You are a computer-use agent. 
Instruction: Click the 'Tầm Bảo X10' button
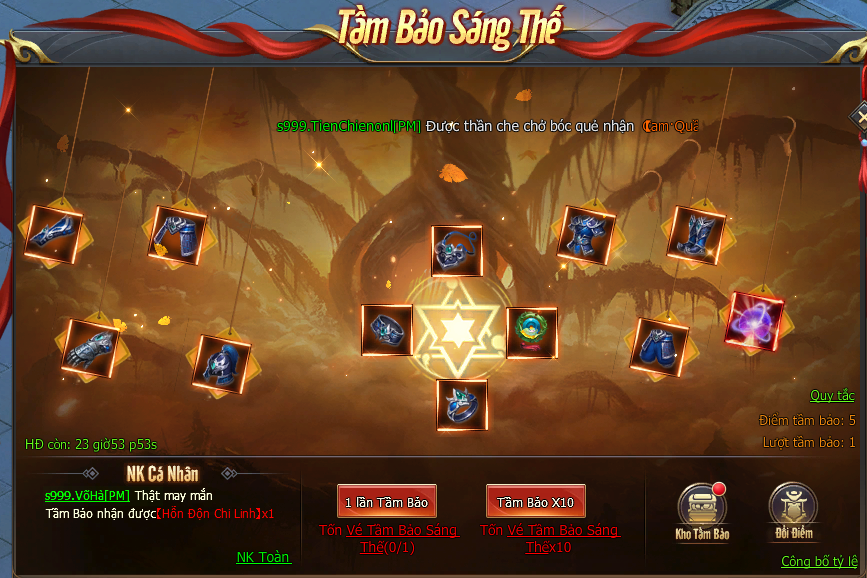(x=535, y=502)
